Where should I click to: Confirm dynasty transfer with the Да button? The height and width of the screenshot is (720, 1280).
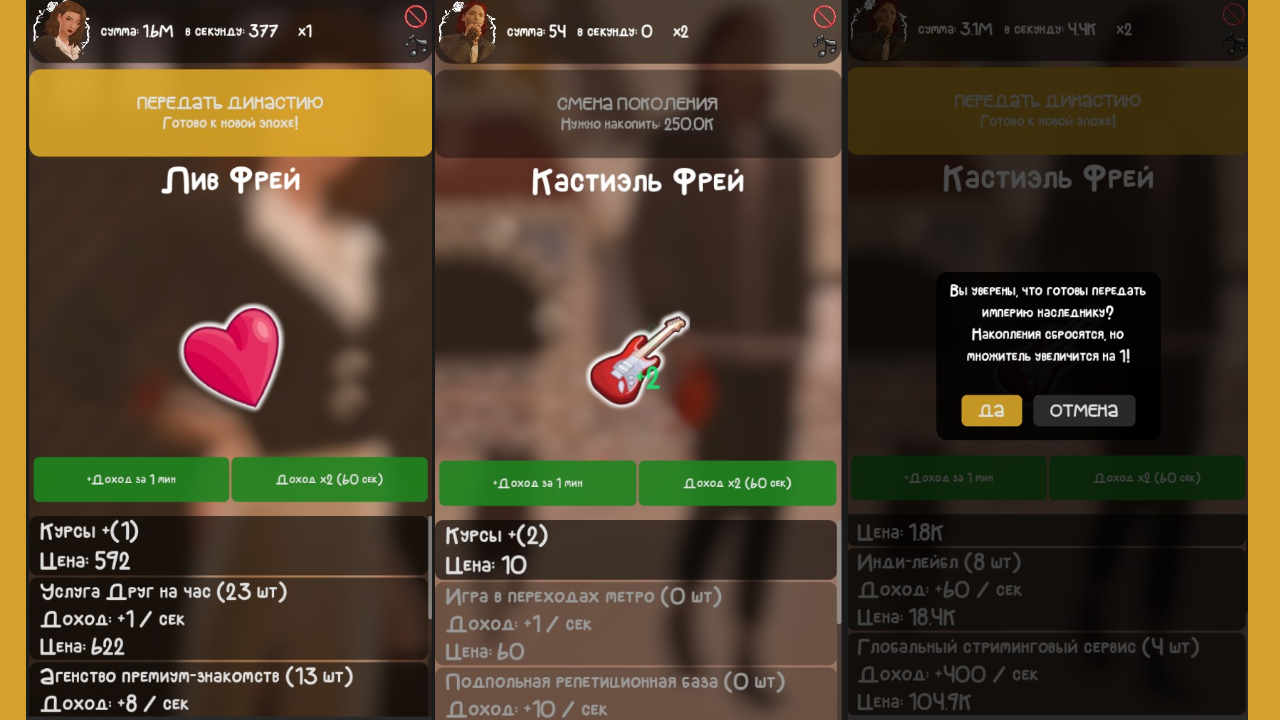pos(991,410)
